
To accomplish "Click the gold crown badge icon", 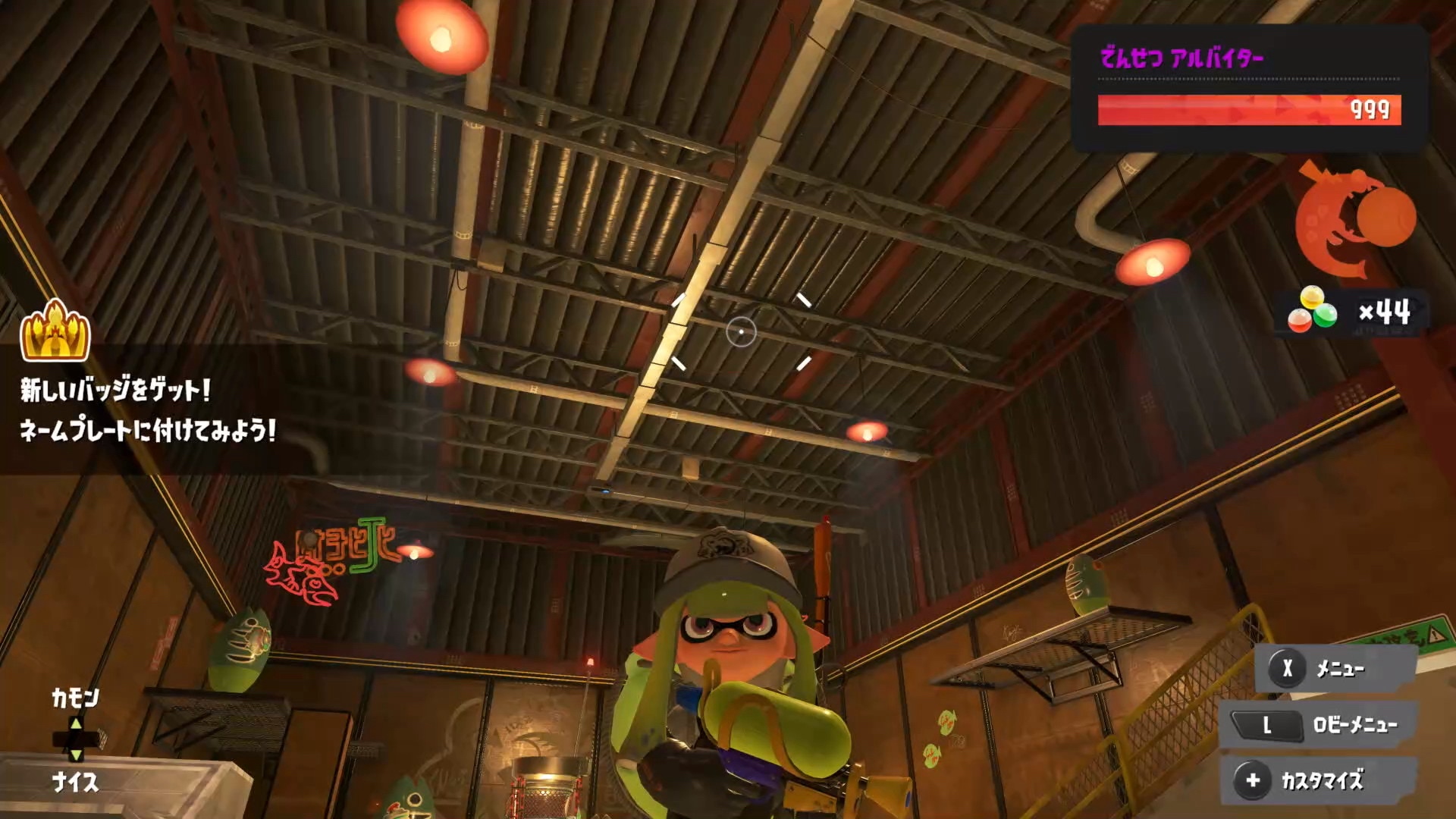I will (55, 331).
